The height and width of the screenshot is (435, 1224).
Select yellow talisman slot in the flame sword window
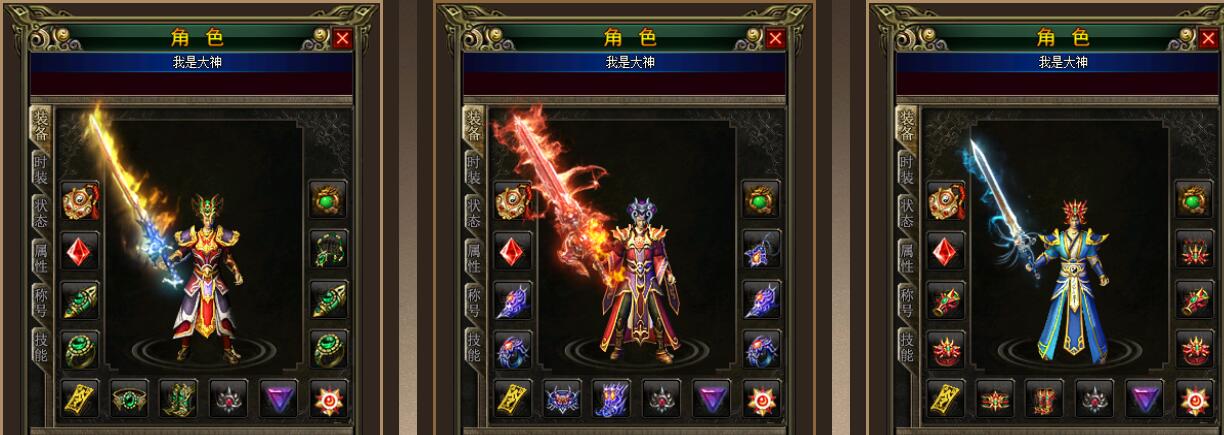point(513,398)
